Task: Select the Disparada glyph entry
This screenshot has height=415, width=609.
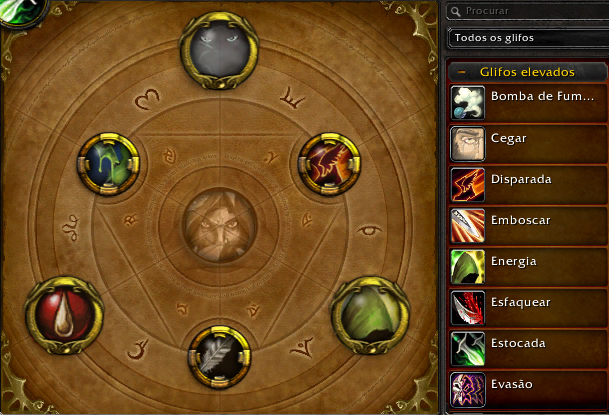Action: tap(528, 180)
